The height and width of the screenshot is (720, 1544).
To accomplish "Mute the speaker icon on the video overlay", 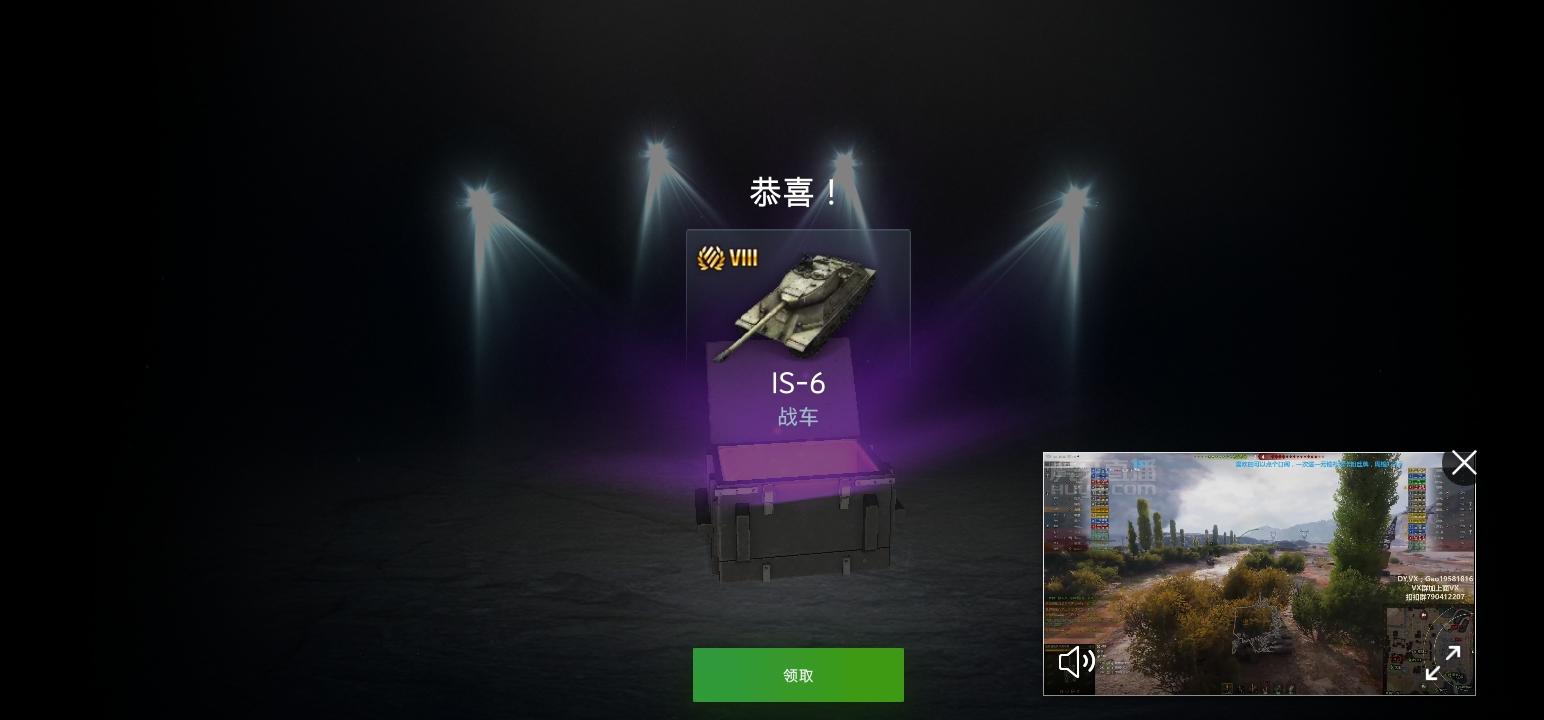I will tap(1076, 662).
